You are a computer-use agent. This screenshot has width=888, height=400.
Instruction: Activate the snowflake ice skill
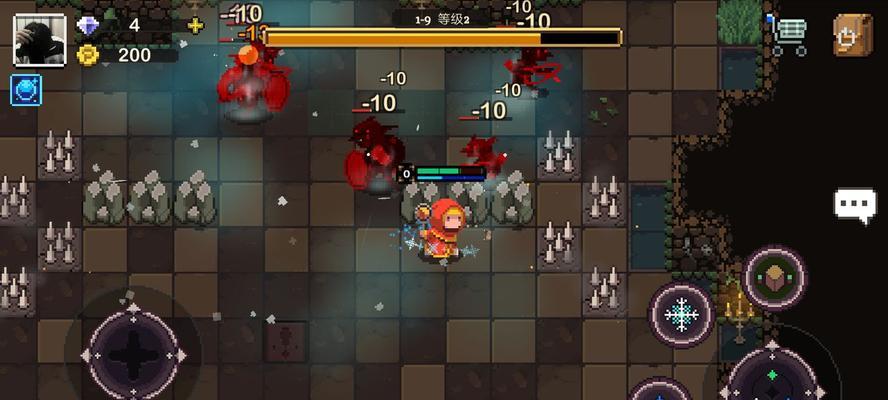(x=681, y=315)
